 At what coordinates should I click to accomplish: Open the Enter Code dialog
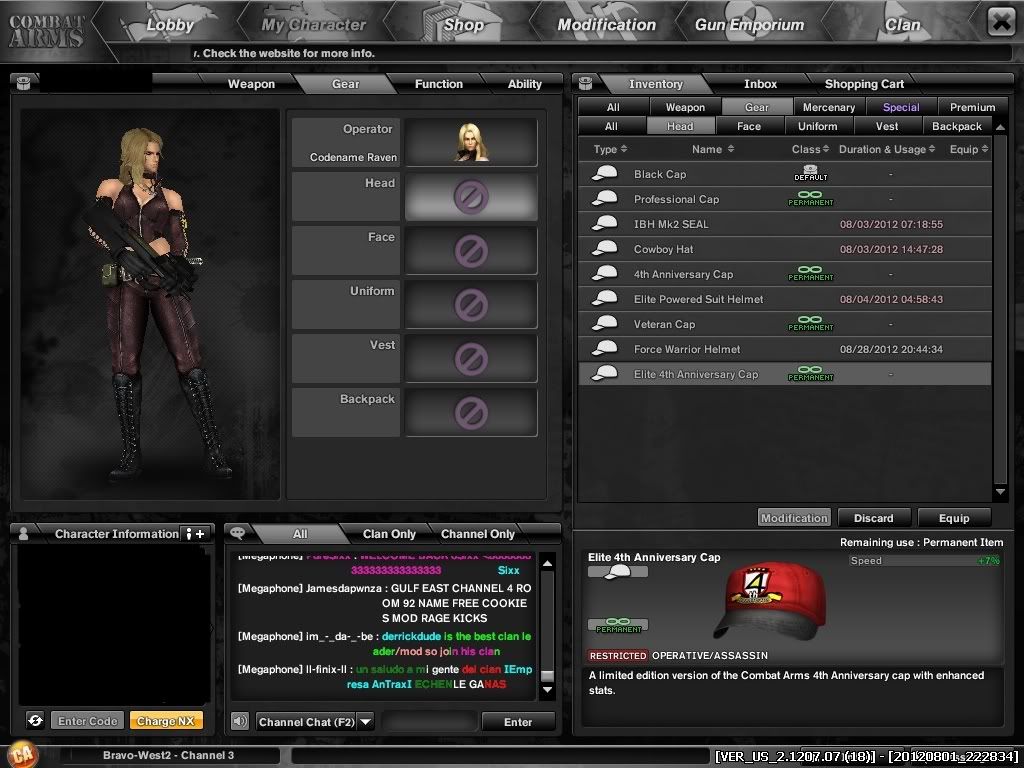[x=88, y=721]
